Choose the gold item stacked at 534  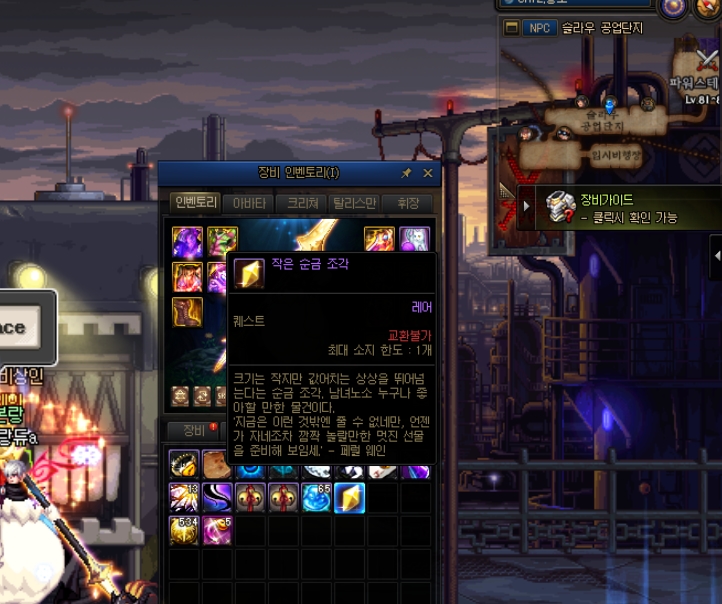[x=184, y=530]
